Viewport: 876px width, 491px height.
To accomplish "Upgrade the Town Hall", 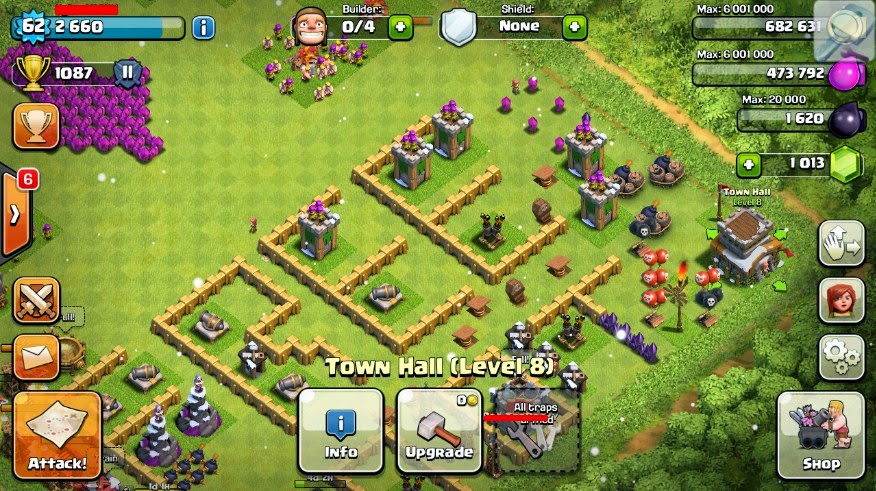I will 439,430.
